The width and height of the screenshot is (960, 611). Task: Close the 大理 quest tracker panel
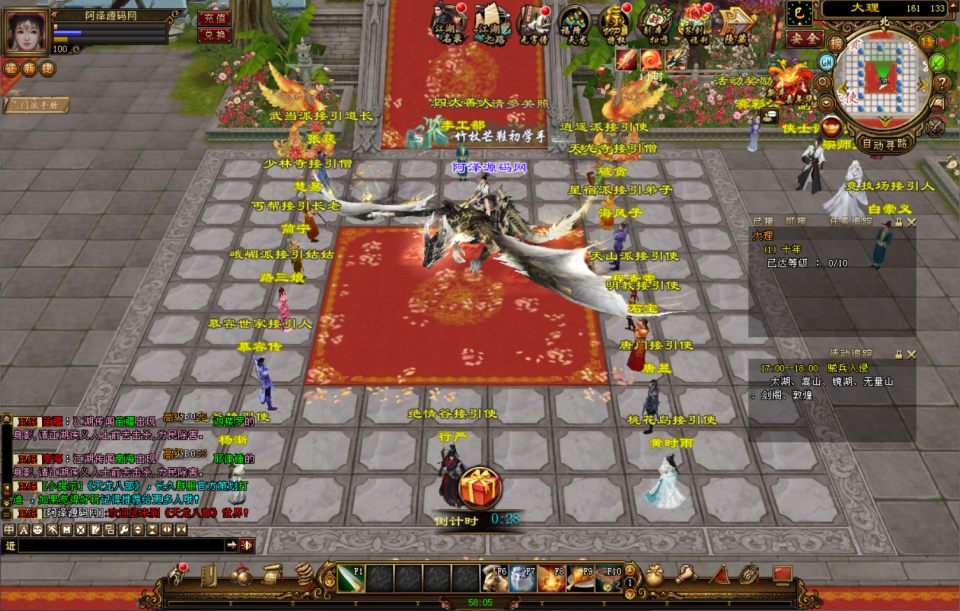coord(911,222)
